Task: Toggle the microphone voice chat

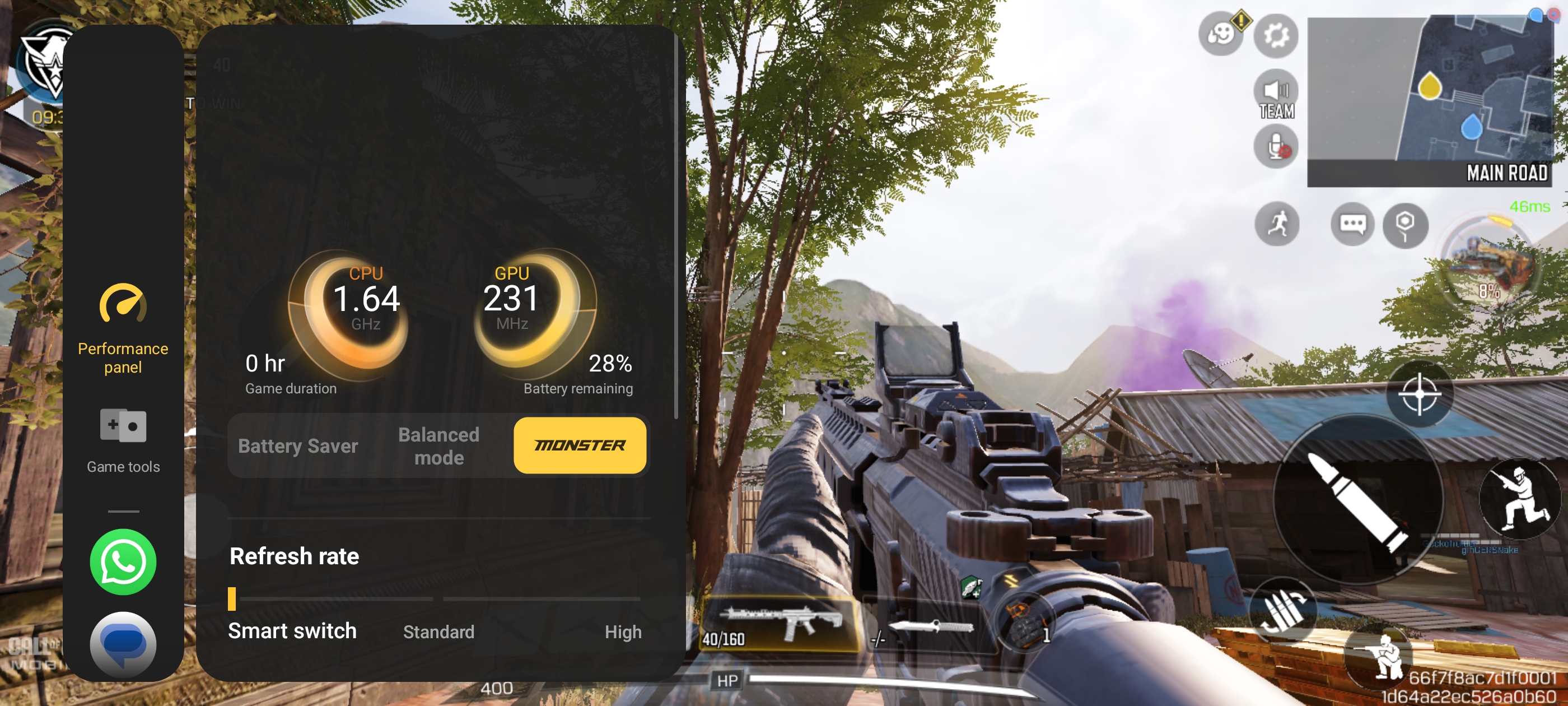Action: coord(1276,147)
